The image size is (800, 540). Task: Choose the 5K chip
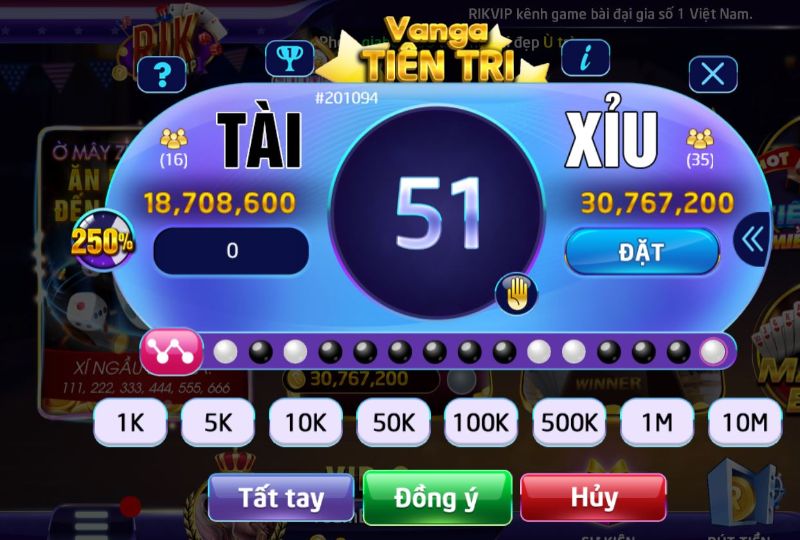218,423
